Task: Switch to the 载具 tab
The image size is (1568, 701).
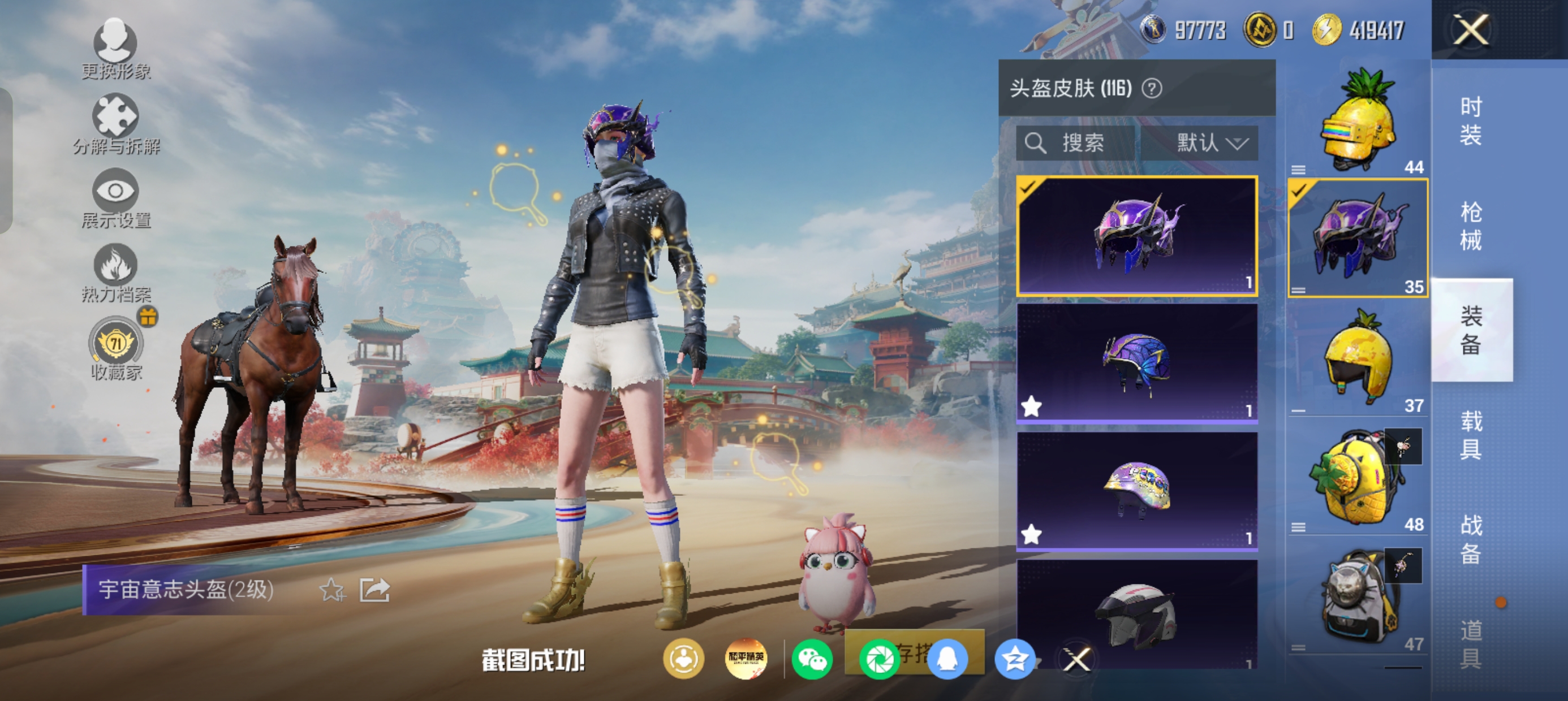Action: 1471,435
